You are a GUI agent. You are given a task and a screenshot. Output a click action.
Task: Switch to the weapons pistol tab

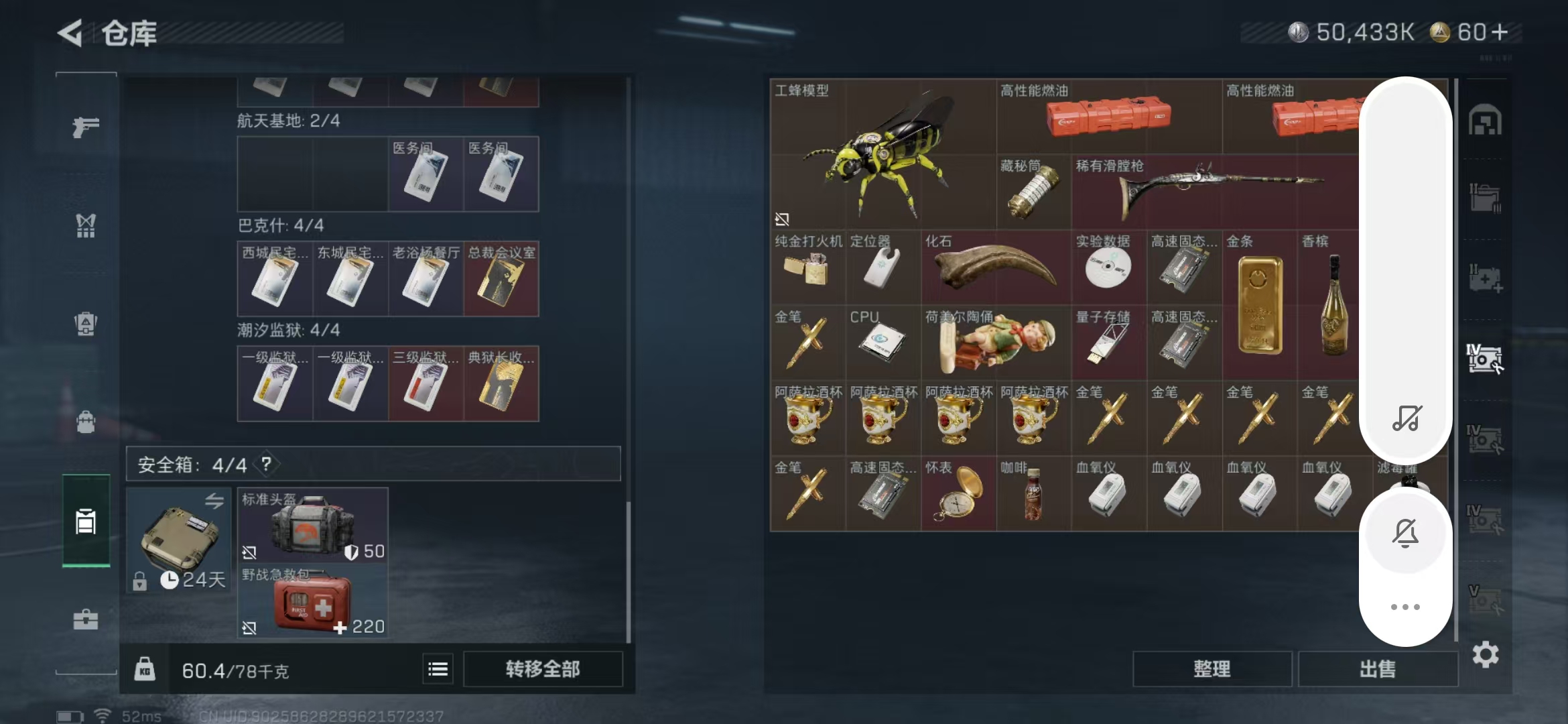(x=86, y=126)
